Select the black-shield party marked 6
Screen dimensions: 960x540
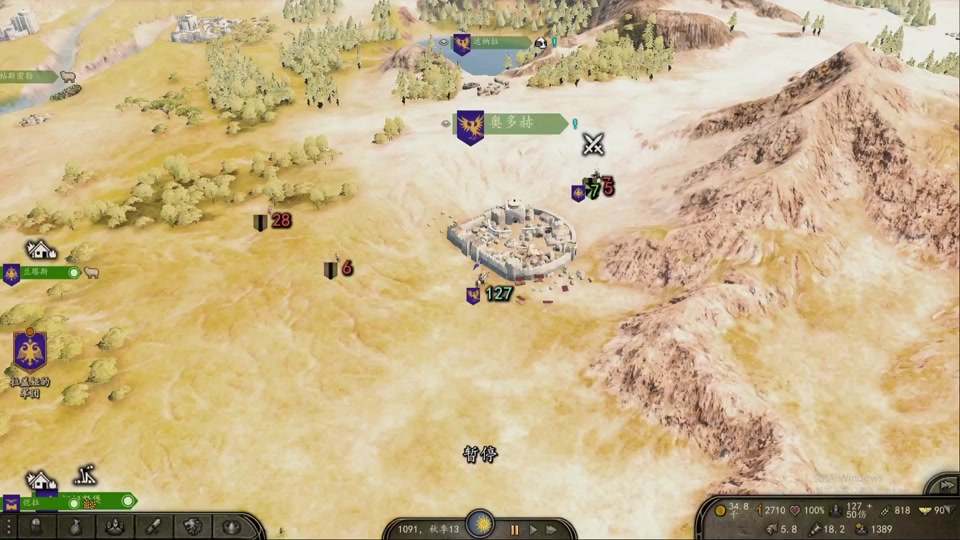(x=339, y=268)
